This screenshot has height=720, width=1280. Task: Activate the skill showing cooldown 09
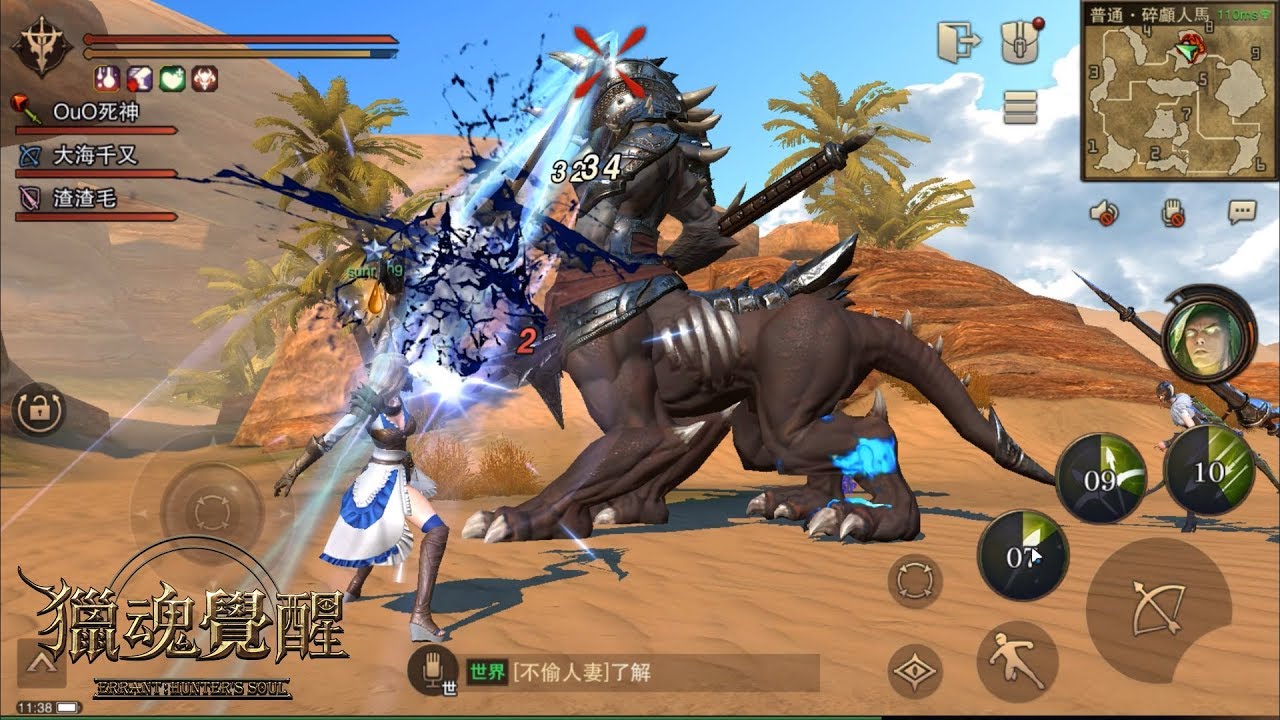tap(1101, 478)
